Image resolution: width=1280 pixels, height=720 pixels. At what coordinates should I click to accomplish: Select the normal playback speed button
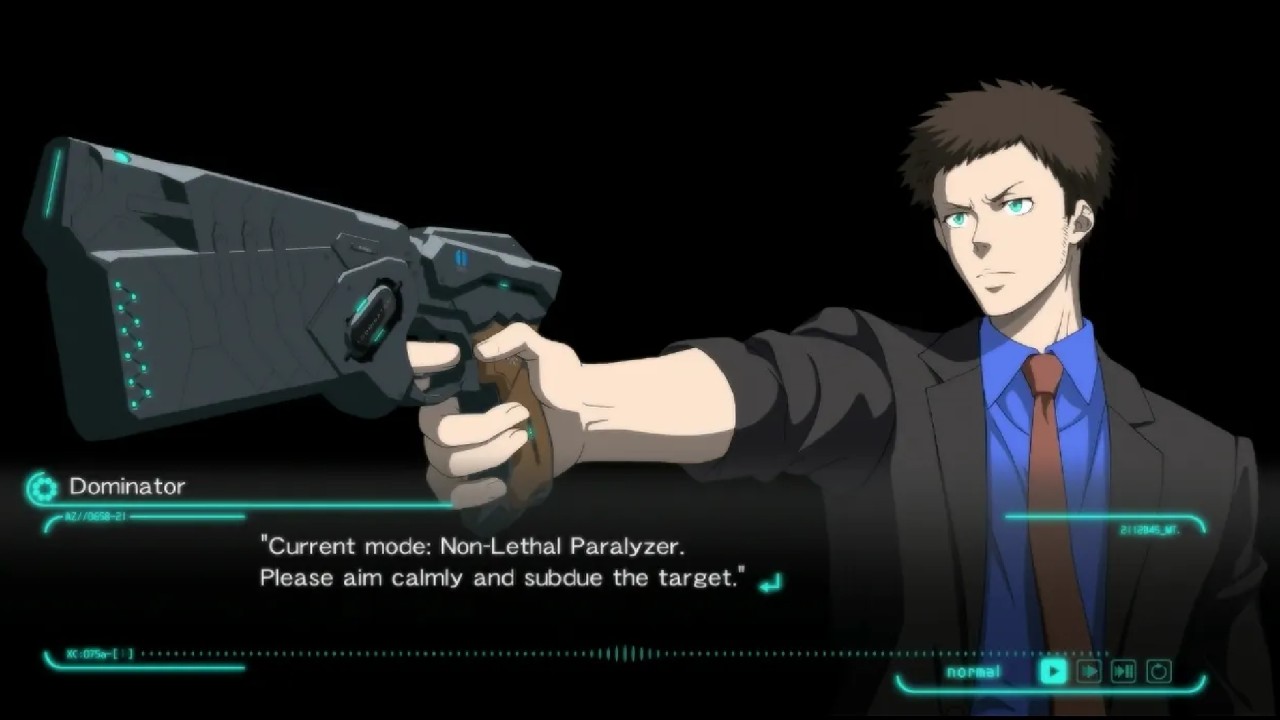1052,671
